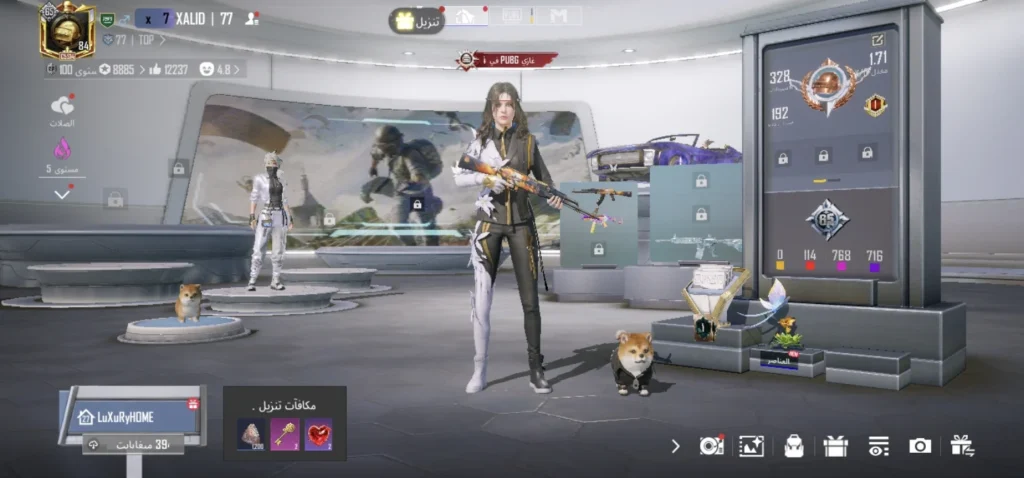Expand the left side panel down arrow

point(63,193)
